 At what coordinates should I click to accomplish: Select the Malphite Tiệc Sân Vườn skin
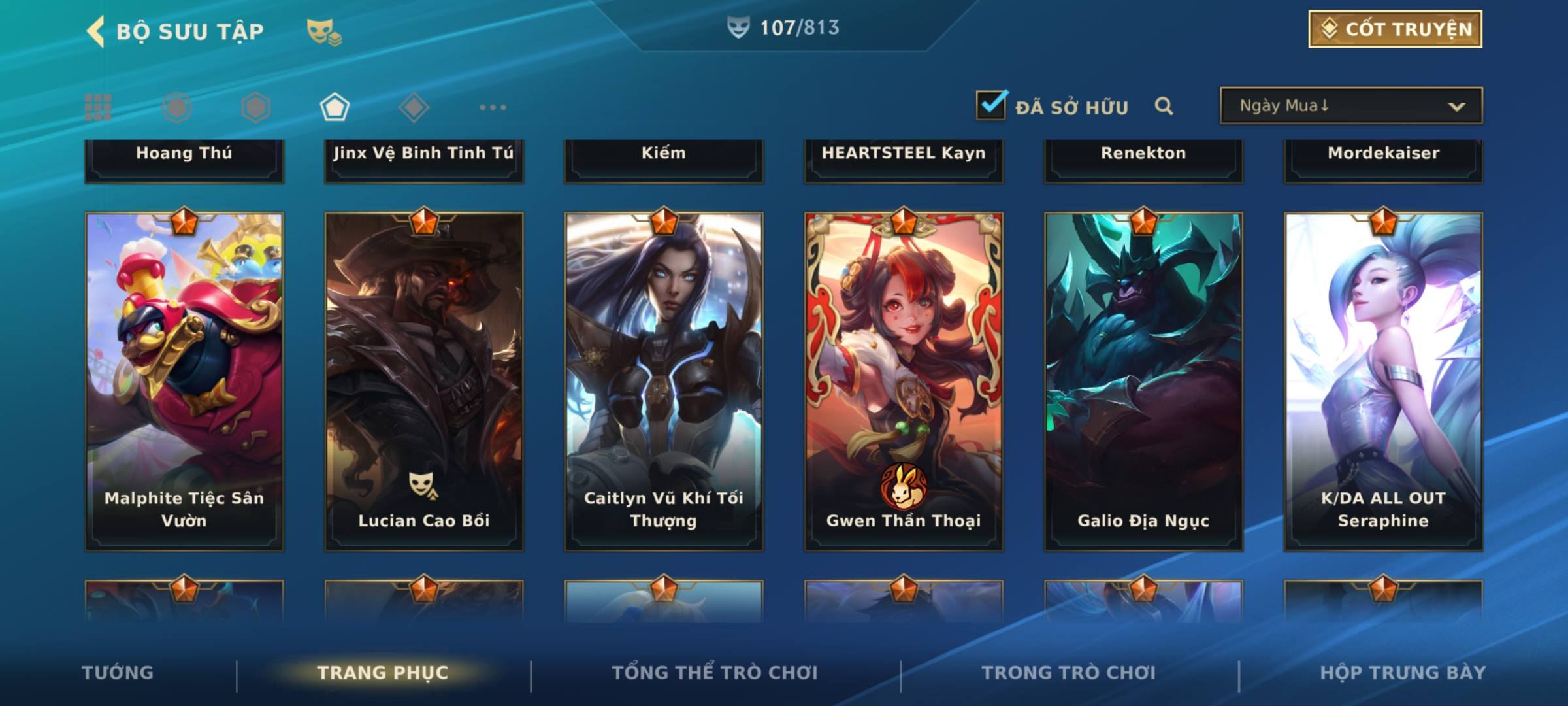184,381
